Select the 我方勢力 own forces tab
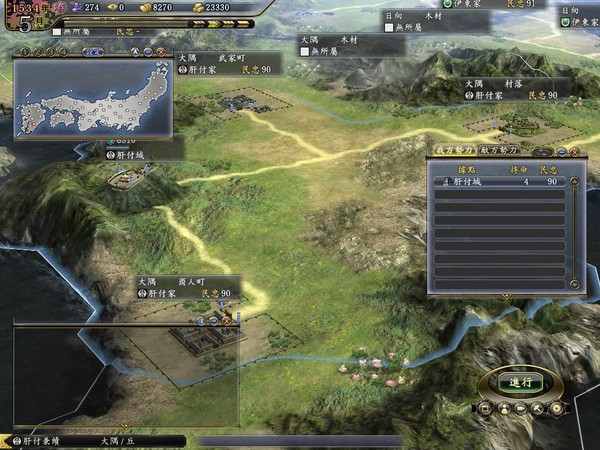This screenshot has height=450, width=600. click(456, 149)
